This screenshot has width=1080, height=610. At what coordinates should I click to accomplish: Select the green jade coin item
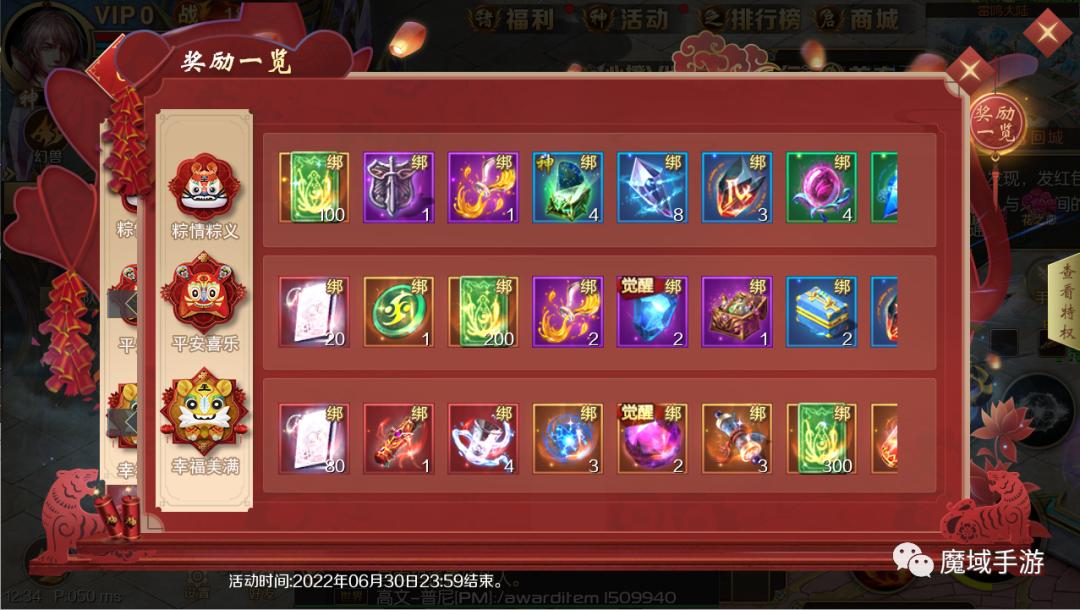(398, 312)
